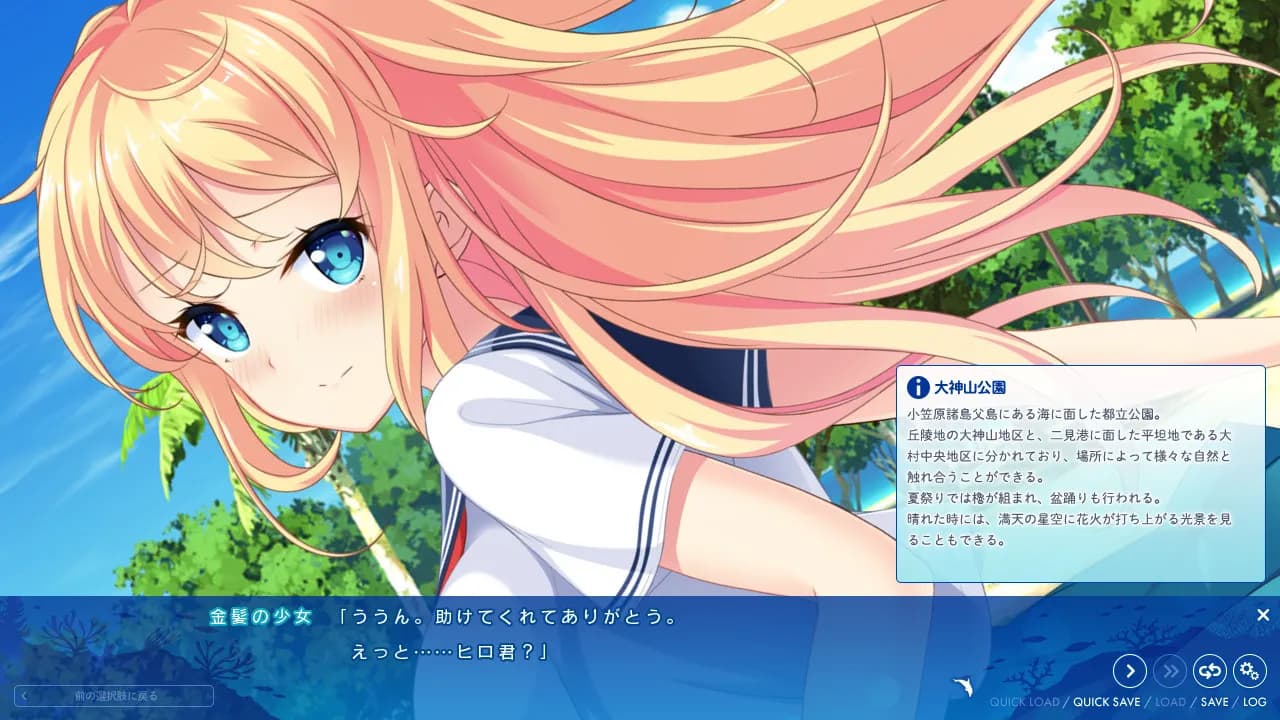Advance text using the single arrow icon
Image resolution: width=1280 pixels, height=720 pixels.
[x=1129, y=671]
